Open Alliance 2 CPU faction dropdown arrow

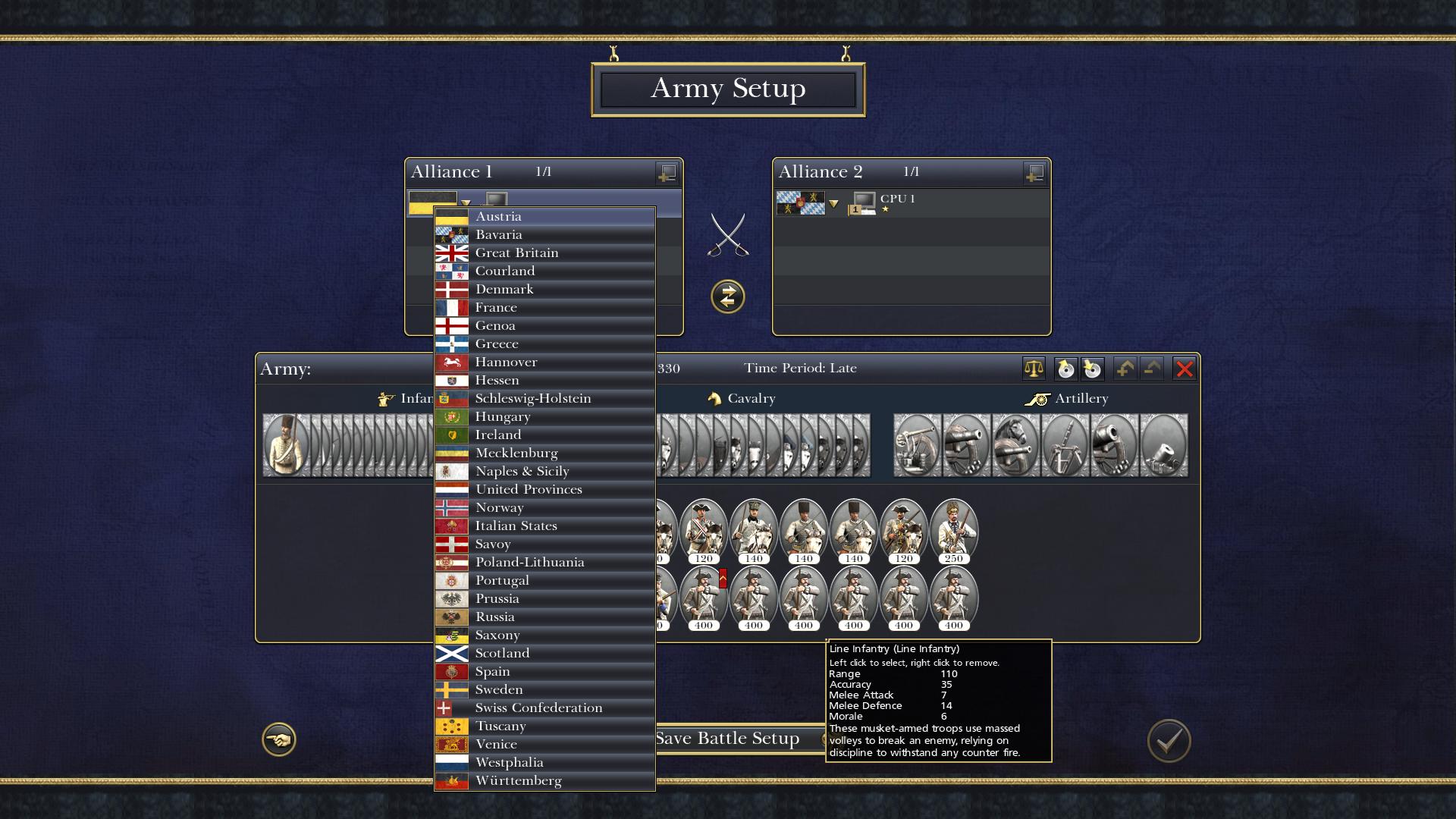click(833, 204)
